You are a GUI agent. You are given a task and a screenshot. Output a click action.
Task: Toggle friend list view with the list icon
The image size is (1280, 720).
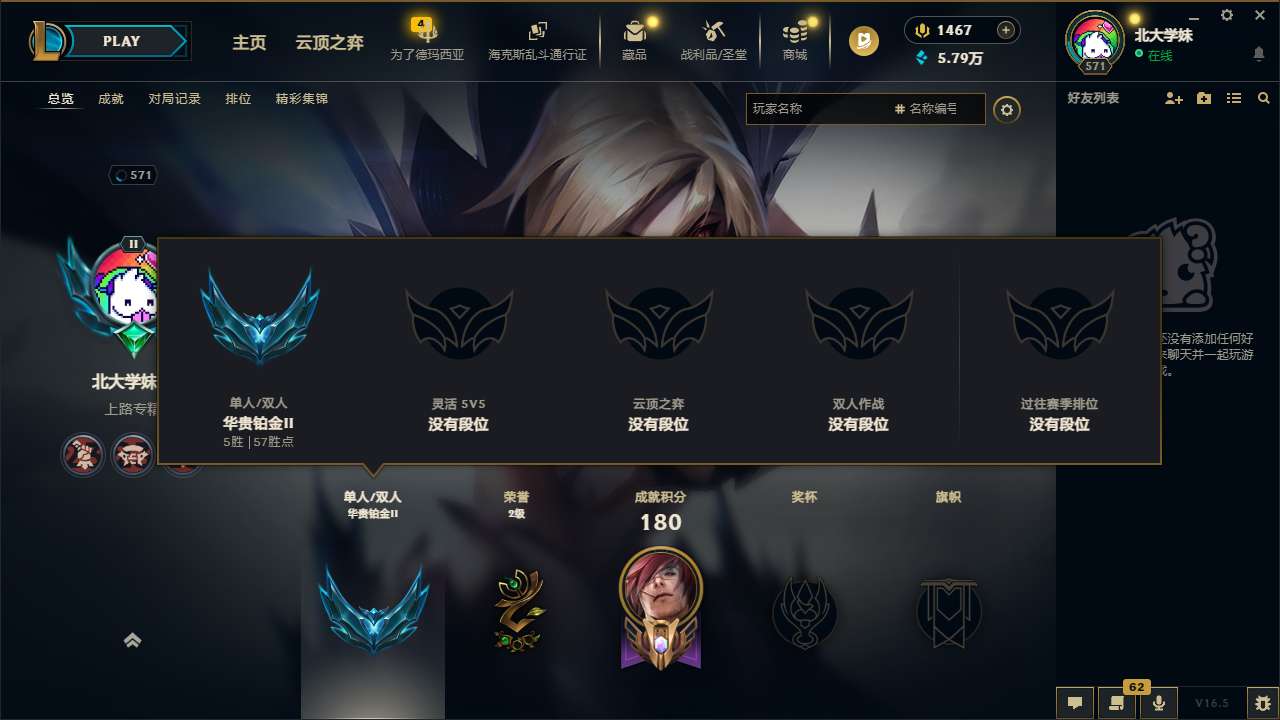tap(1234, 98)
